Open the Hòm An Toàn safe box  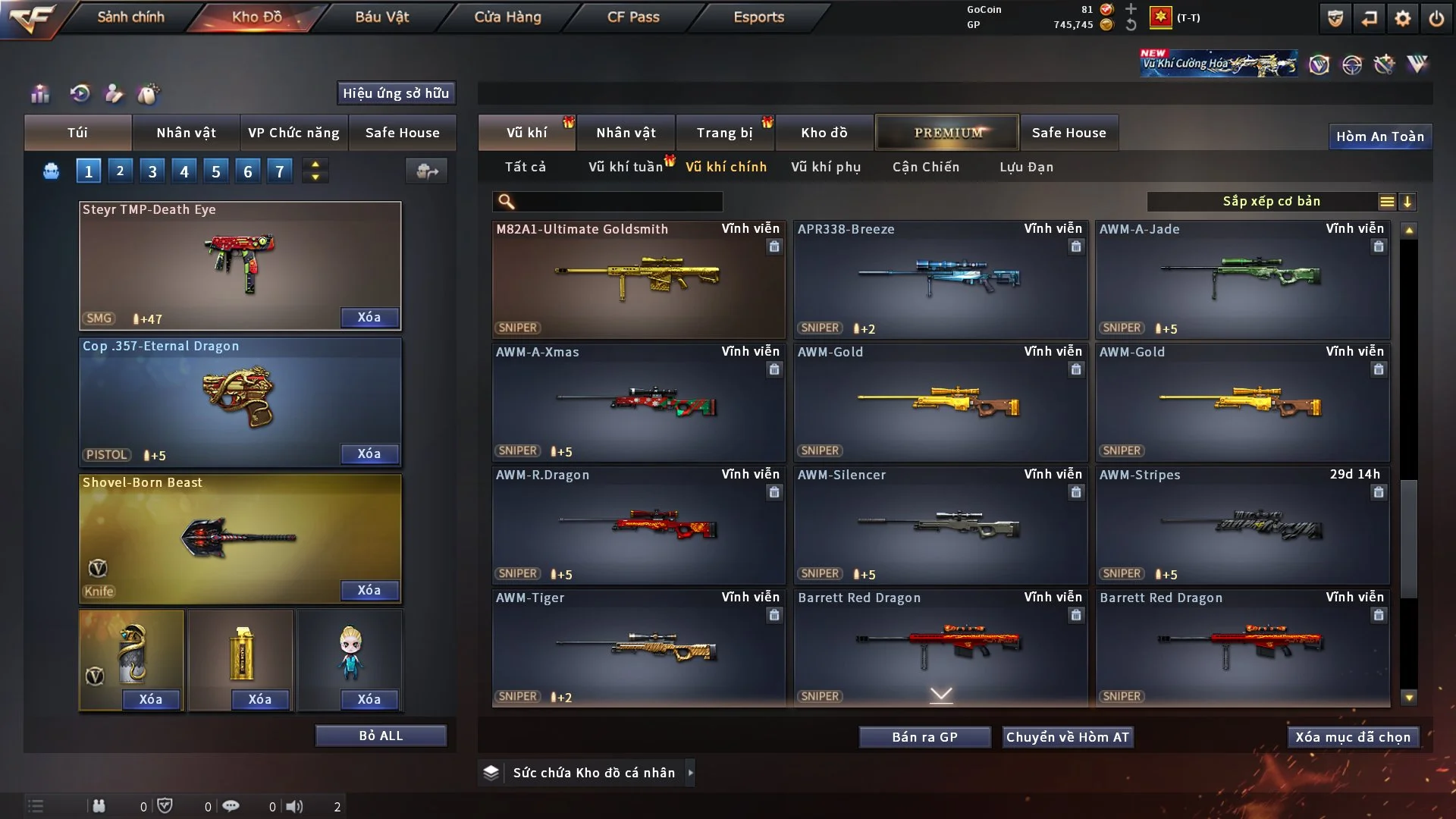1379,136
